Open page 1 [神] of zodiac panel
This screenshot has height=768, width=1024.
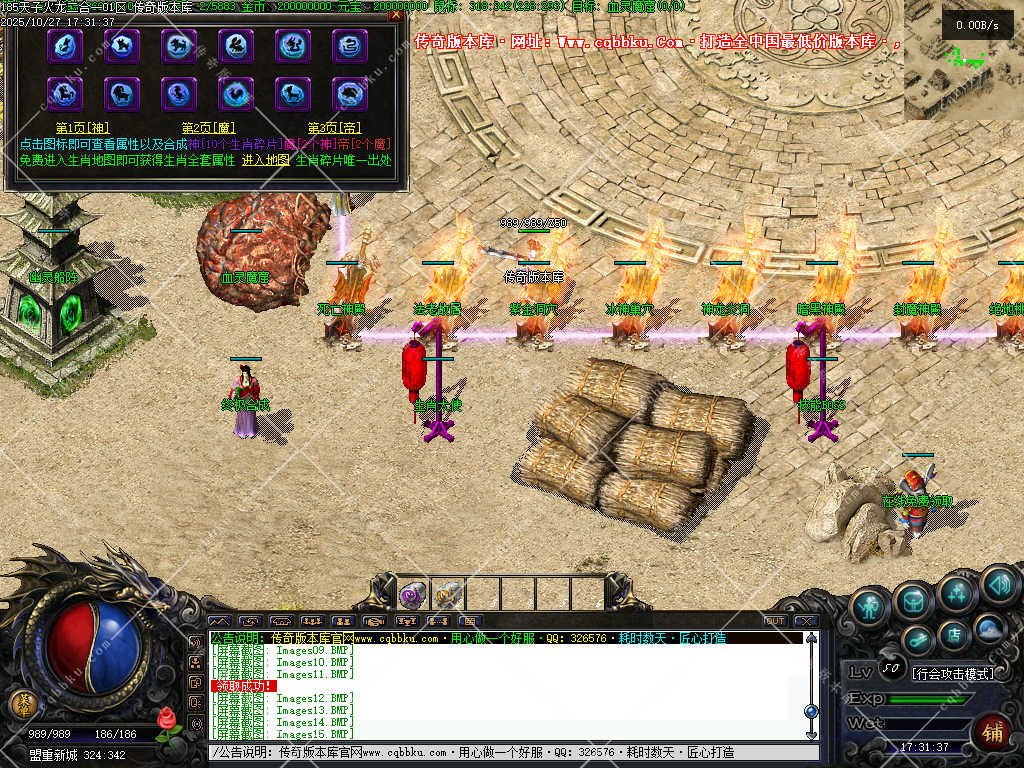[x=82, y=128]
